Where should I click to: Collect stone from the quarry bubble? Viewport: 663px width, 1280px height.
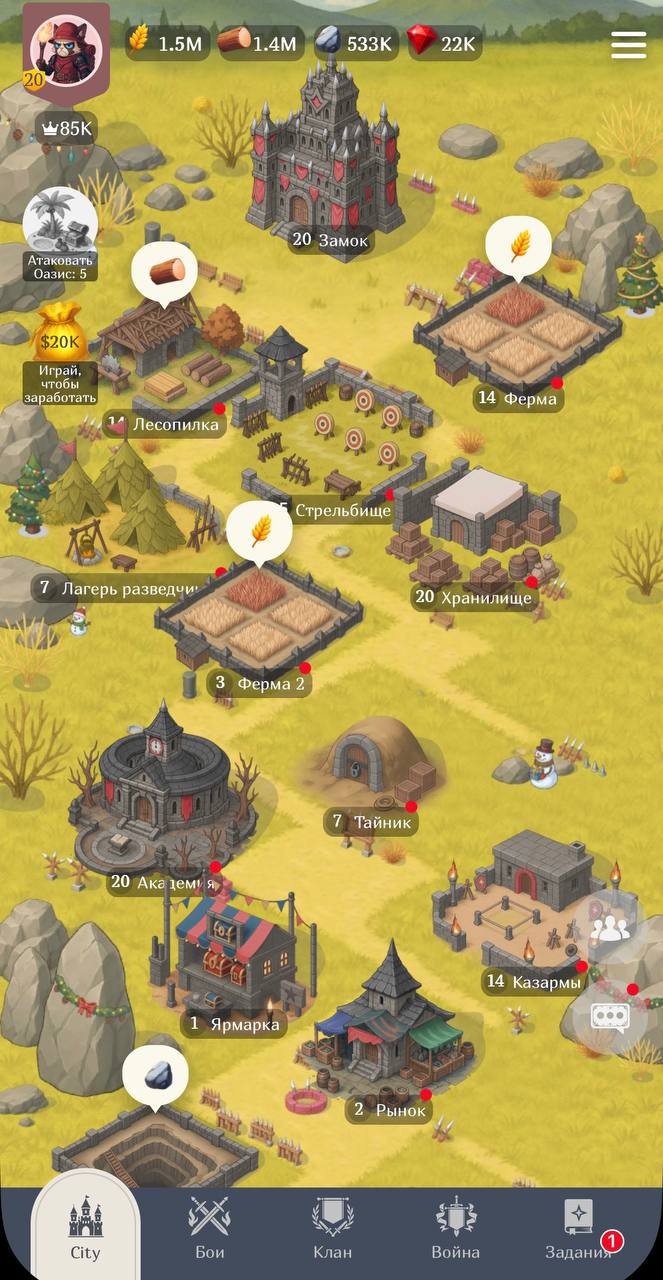point(155,1076)
